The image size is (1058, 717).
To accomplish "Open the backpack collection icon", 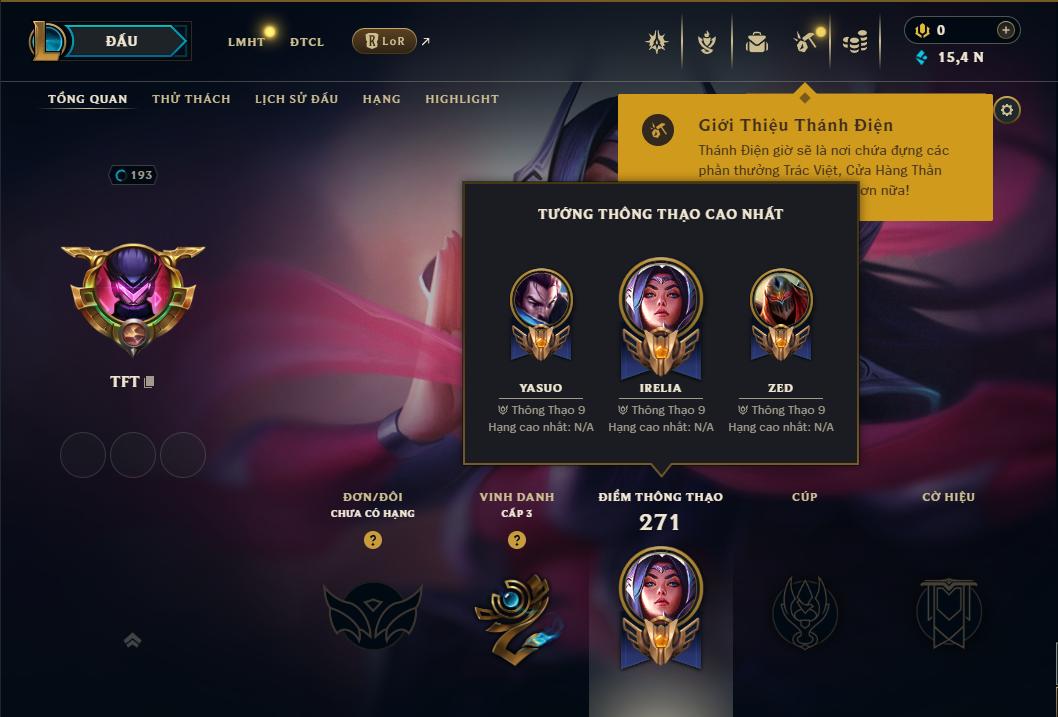I will tap(756, 42).
